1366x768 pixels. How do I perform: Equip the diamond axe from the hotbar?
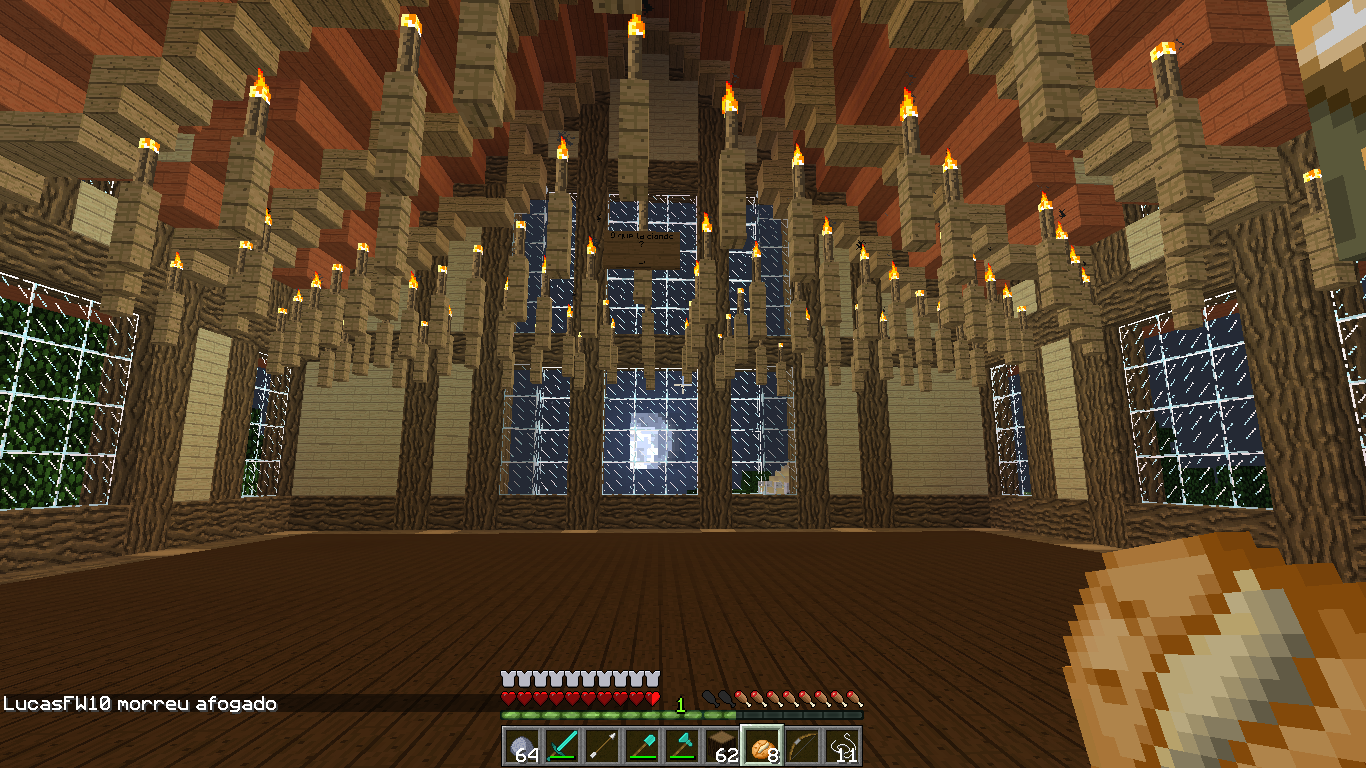click(x=682, y=746)
